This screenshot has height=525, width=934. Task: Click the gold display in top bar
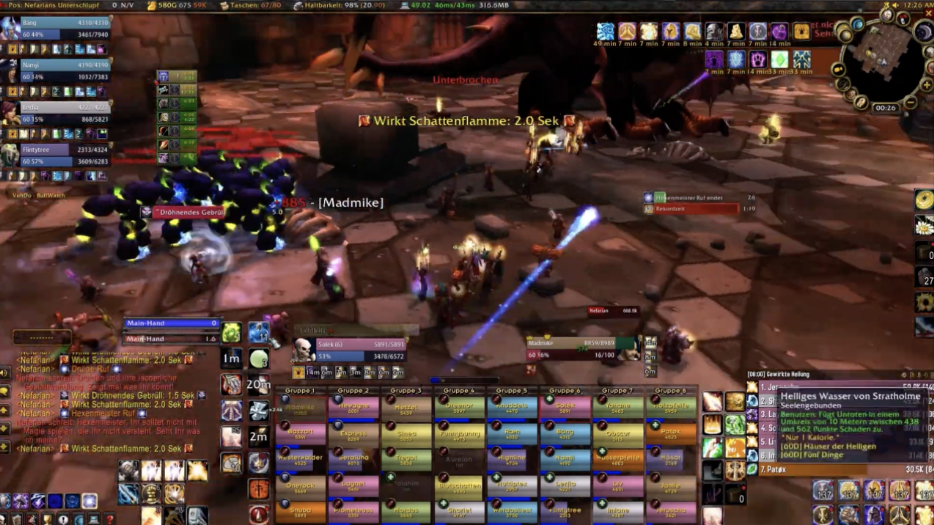point(181,6)
